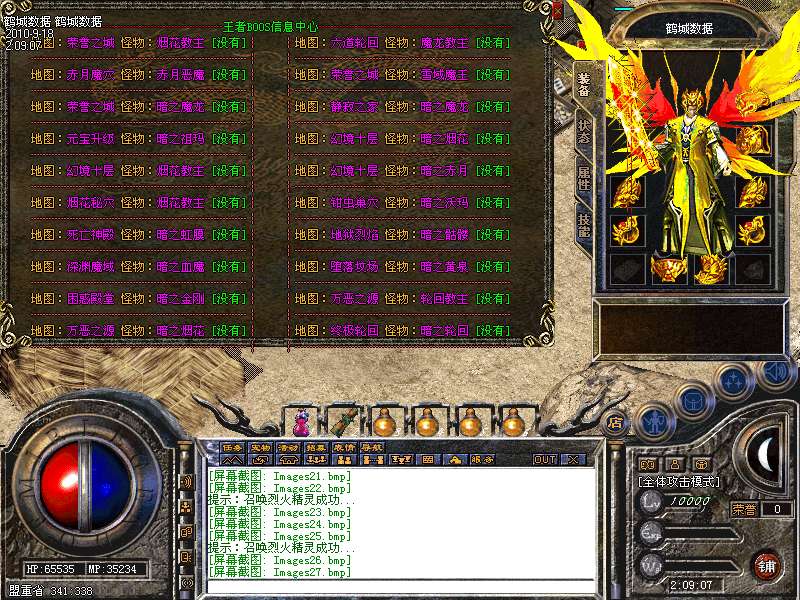The image size is (800, 600).
Task: Open the 店 shop round button
Action: (x=616, y=422)
